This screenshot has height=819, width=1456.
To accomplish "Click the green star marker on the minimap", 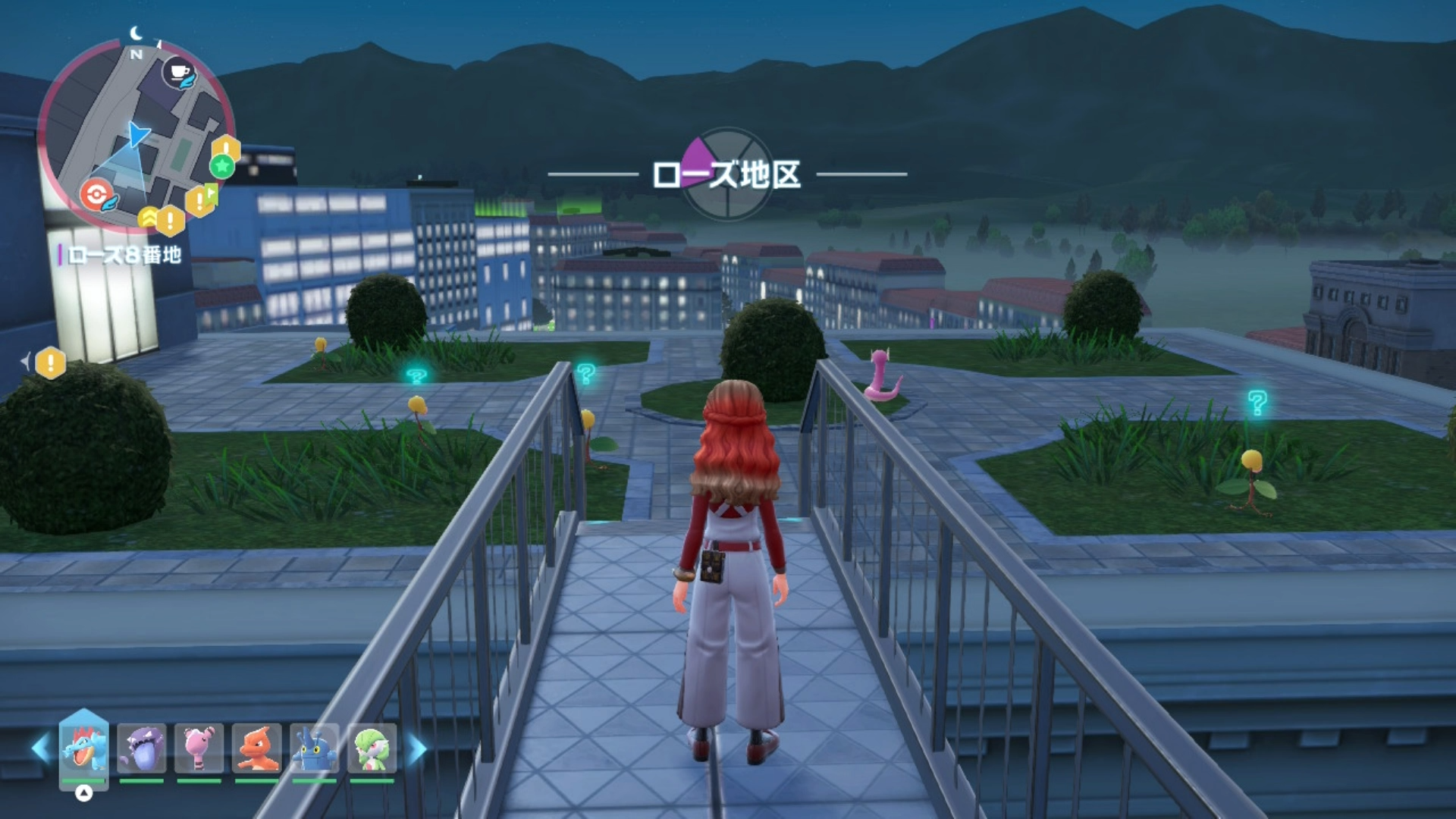I will point(222,165).
